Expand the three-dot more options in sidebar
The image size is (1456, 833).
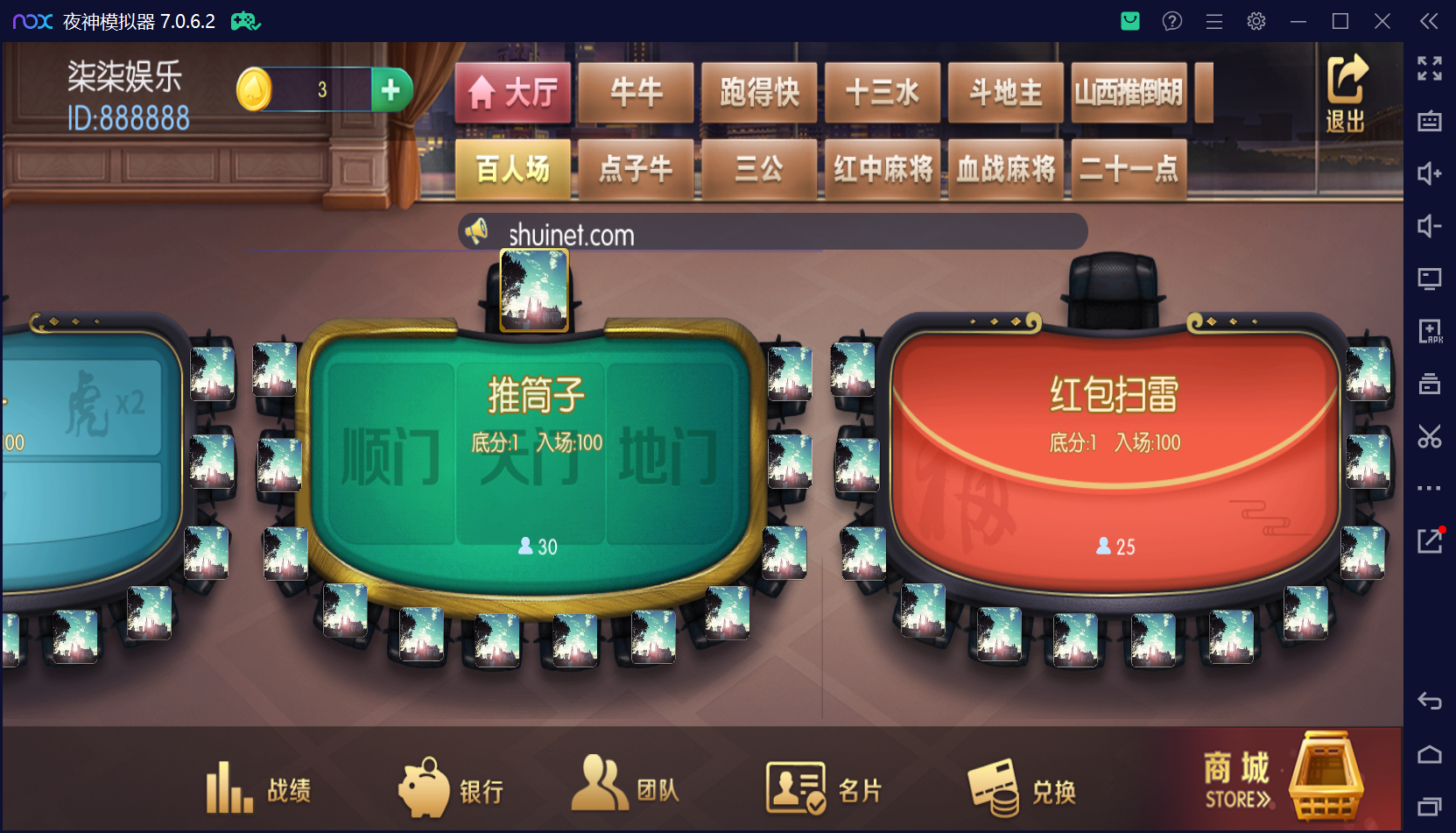point(1429,488)
